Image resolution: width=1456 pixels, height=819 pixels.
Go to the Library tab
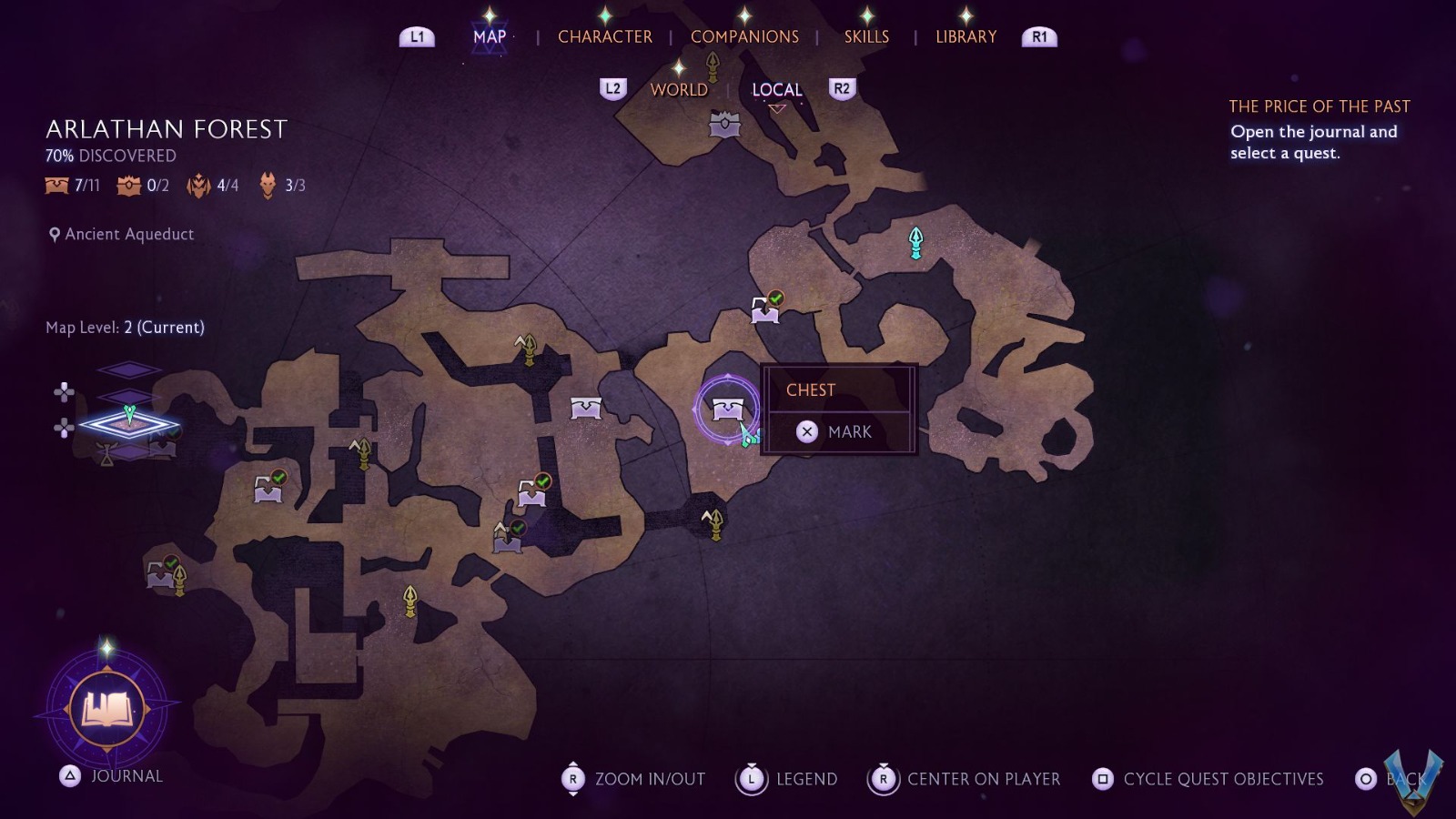pos(966,36)
